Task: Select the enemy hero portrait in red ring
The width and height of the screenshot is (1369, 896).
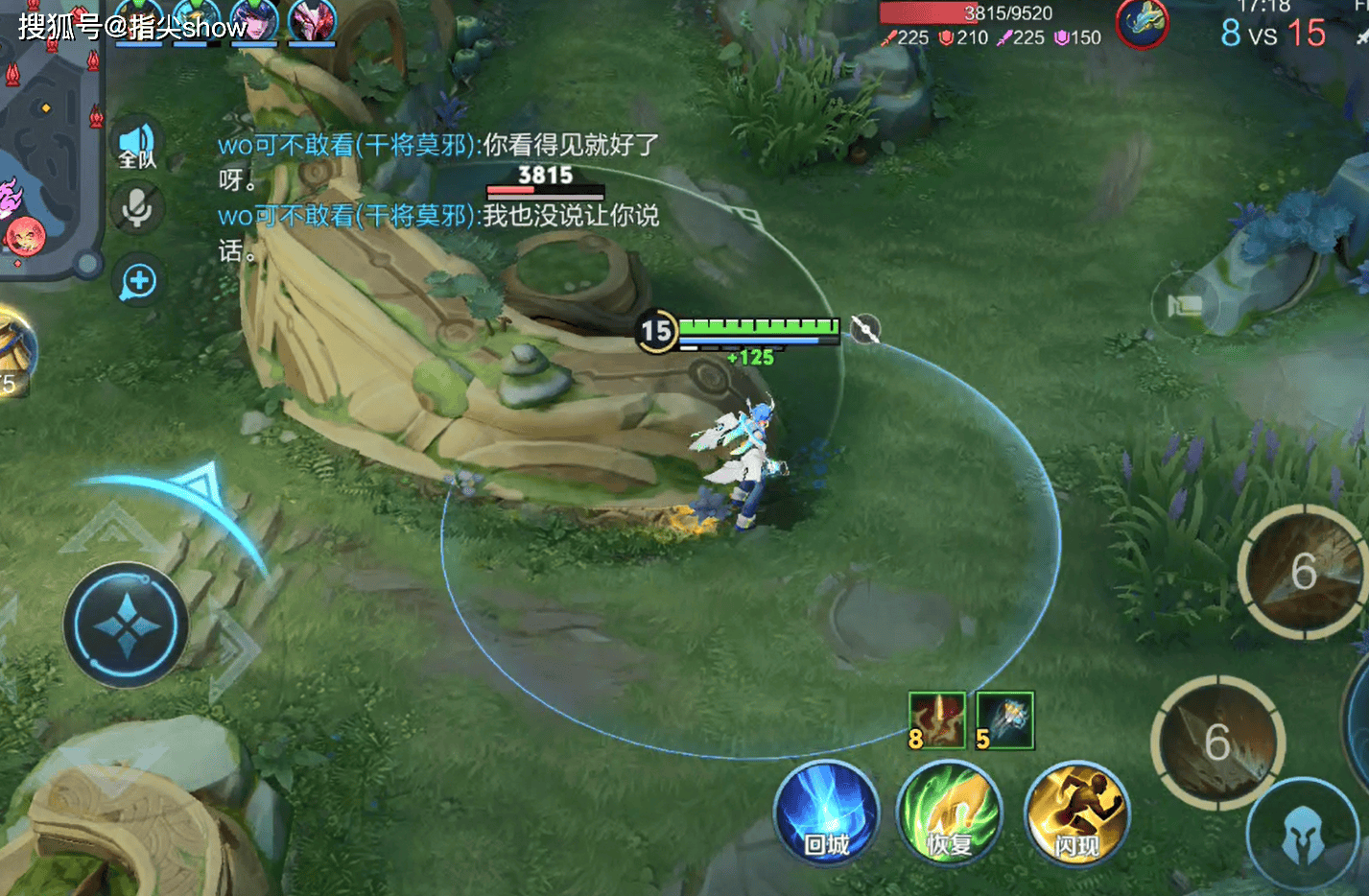Action: [1142, 23]
